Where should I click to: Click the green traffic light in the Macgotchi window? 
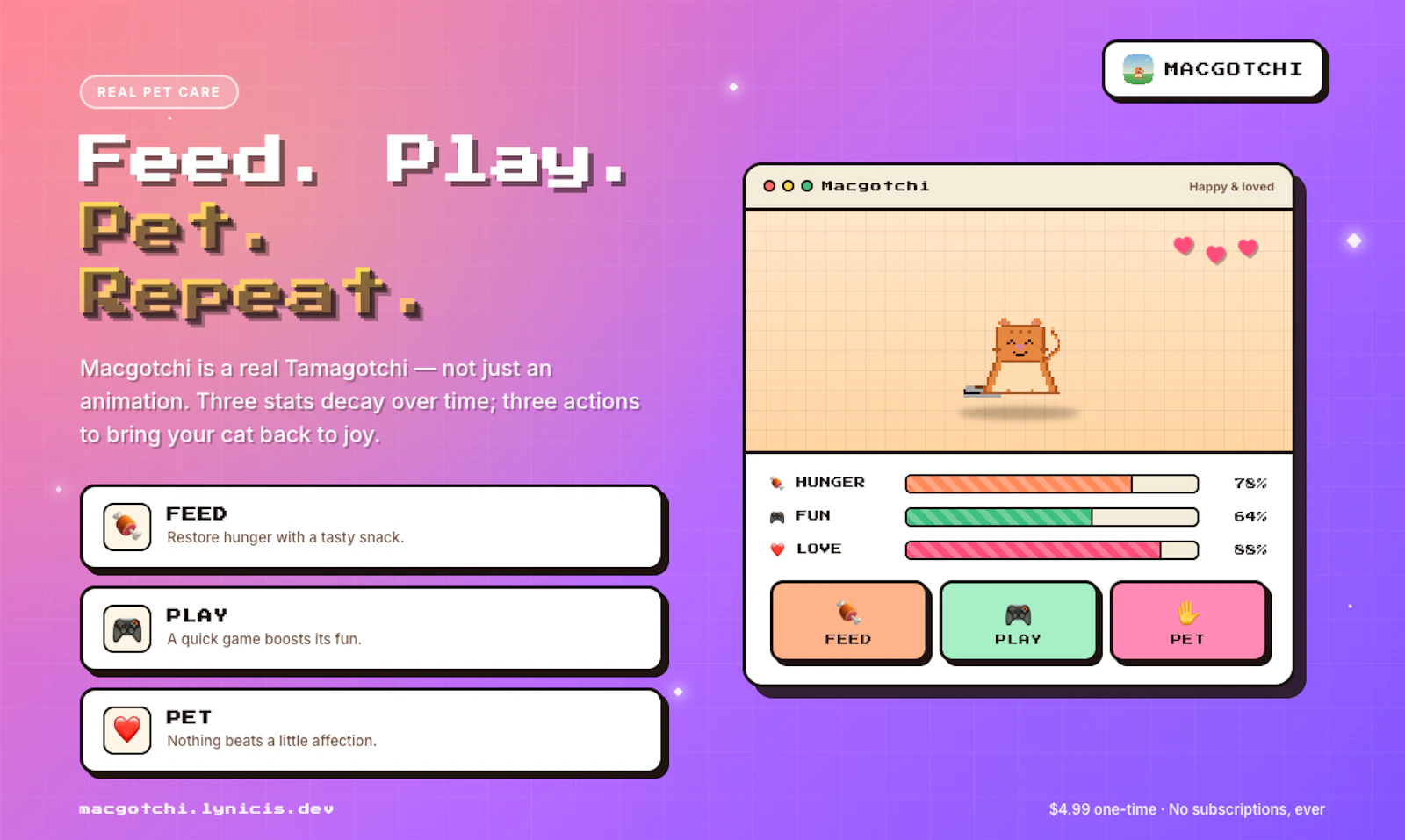click(x=808, y=186)
